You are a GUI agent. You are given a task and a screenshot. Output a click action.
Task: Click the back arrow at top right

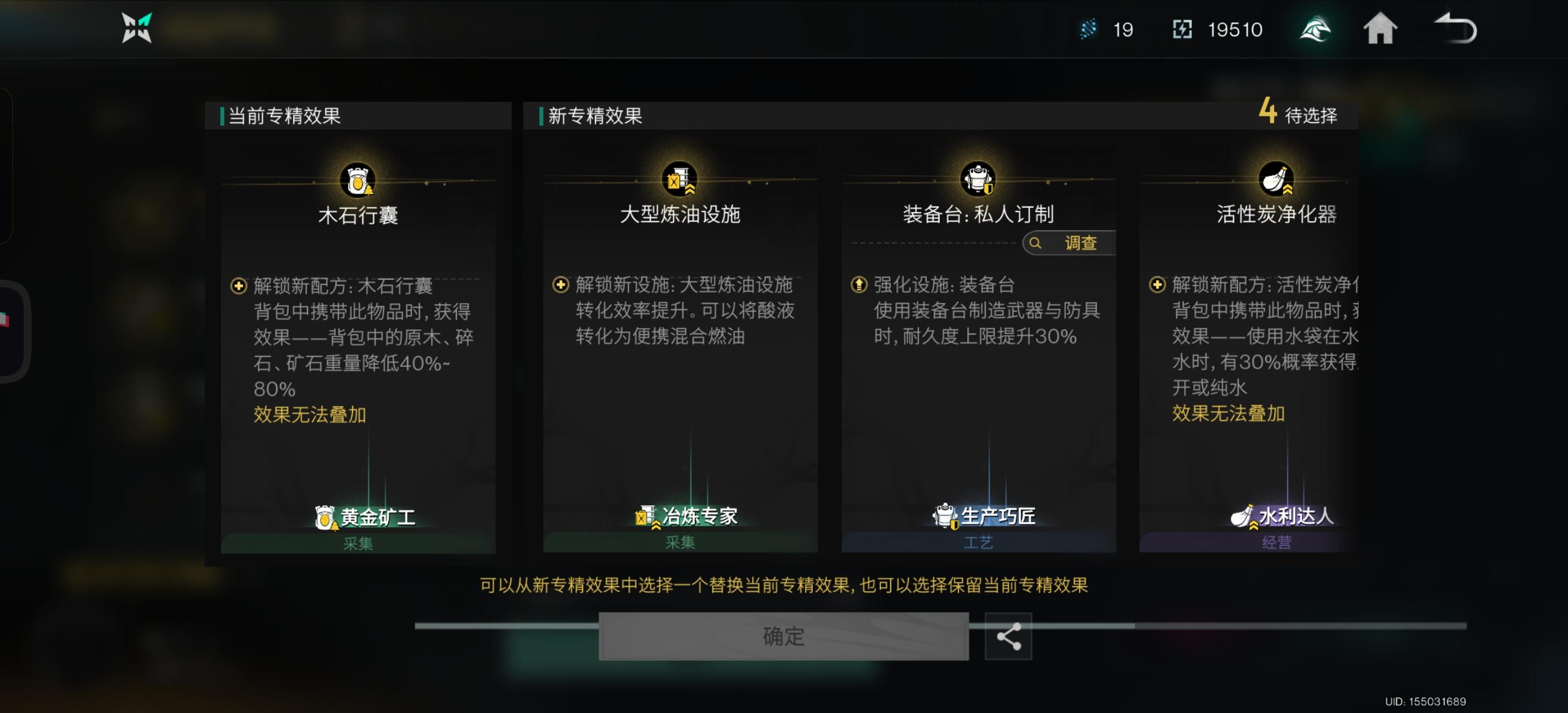point(1460,29)
